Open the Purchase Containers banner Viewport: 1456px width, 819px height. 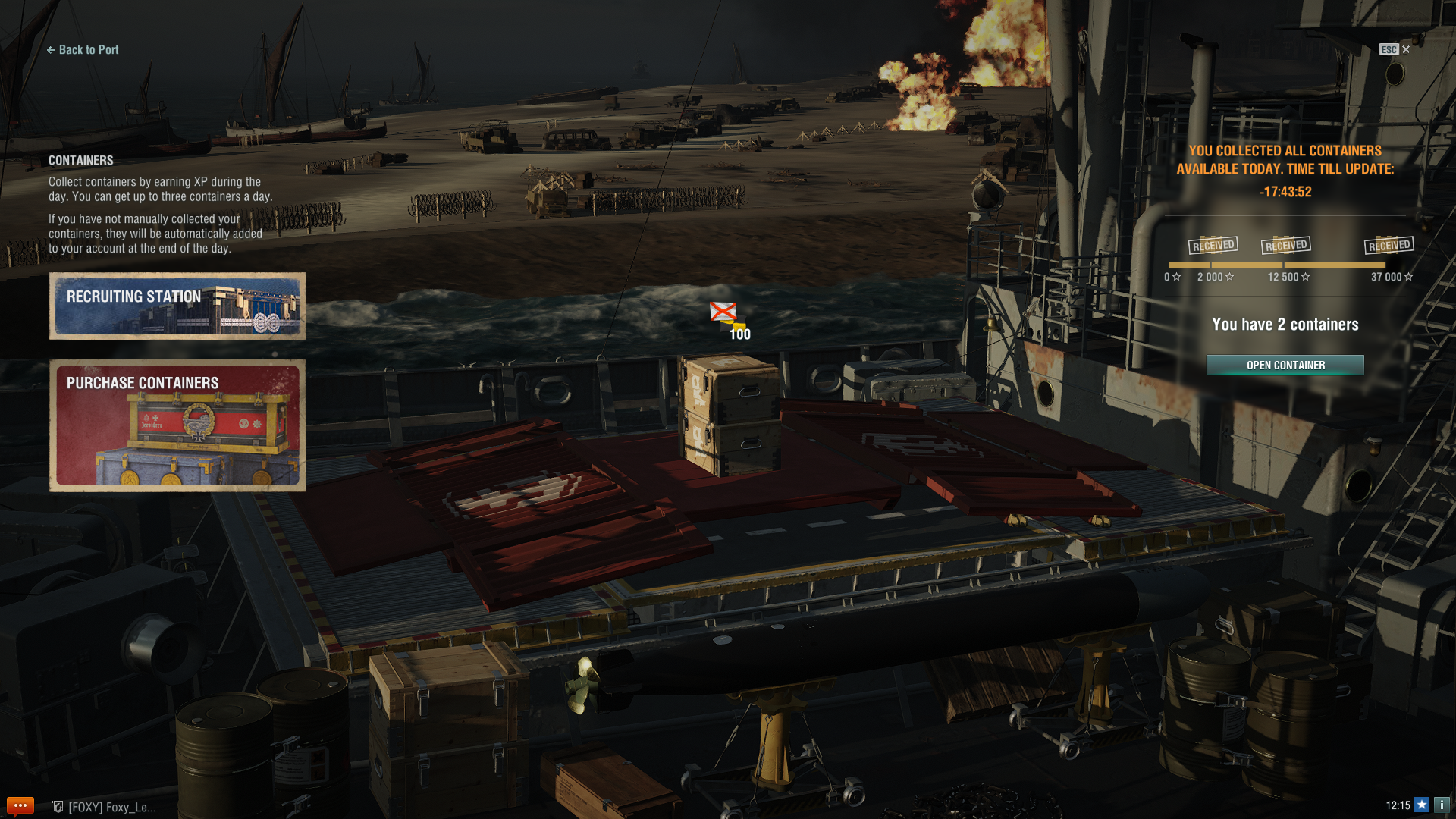point(177,425)
